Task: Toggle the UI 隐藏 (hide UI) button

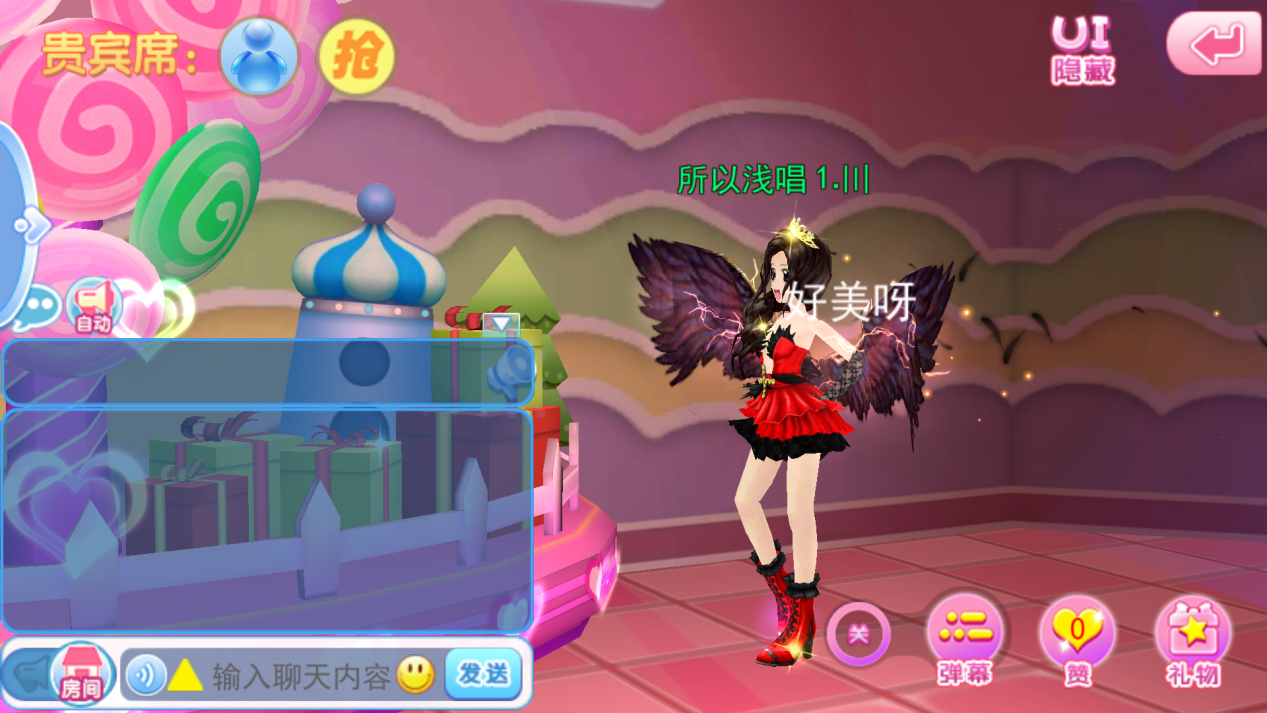Action: 1082,48
